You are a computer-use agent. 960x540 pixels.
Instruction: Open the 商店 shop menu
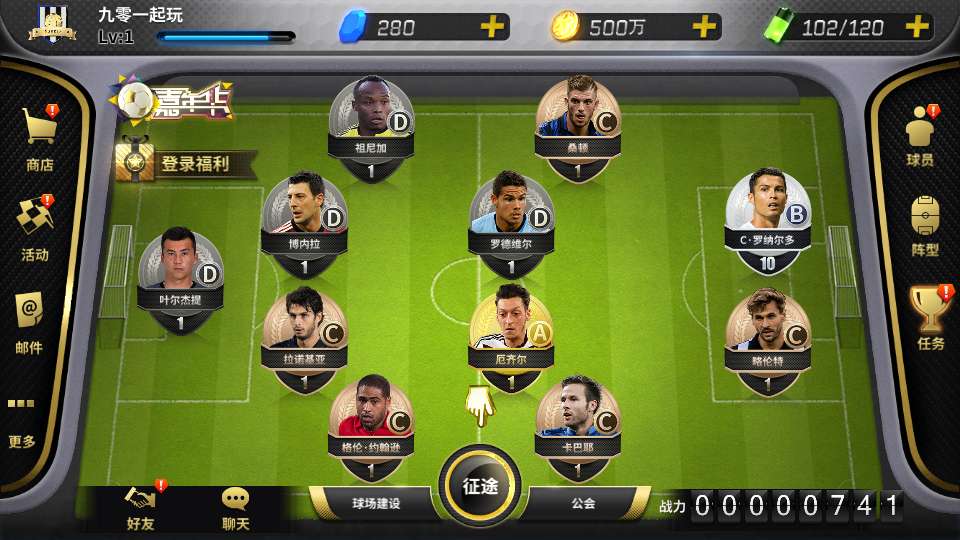click(x=40, y=138)
